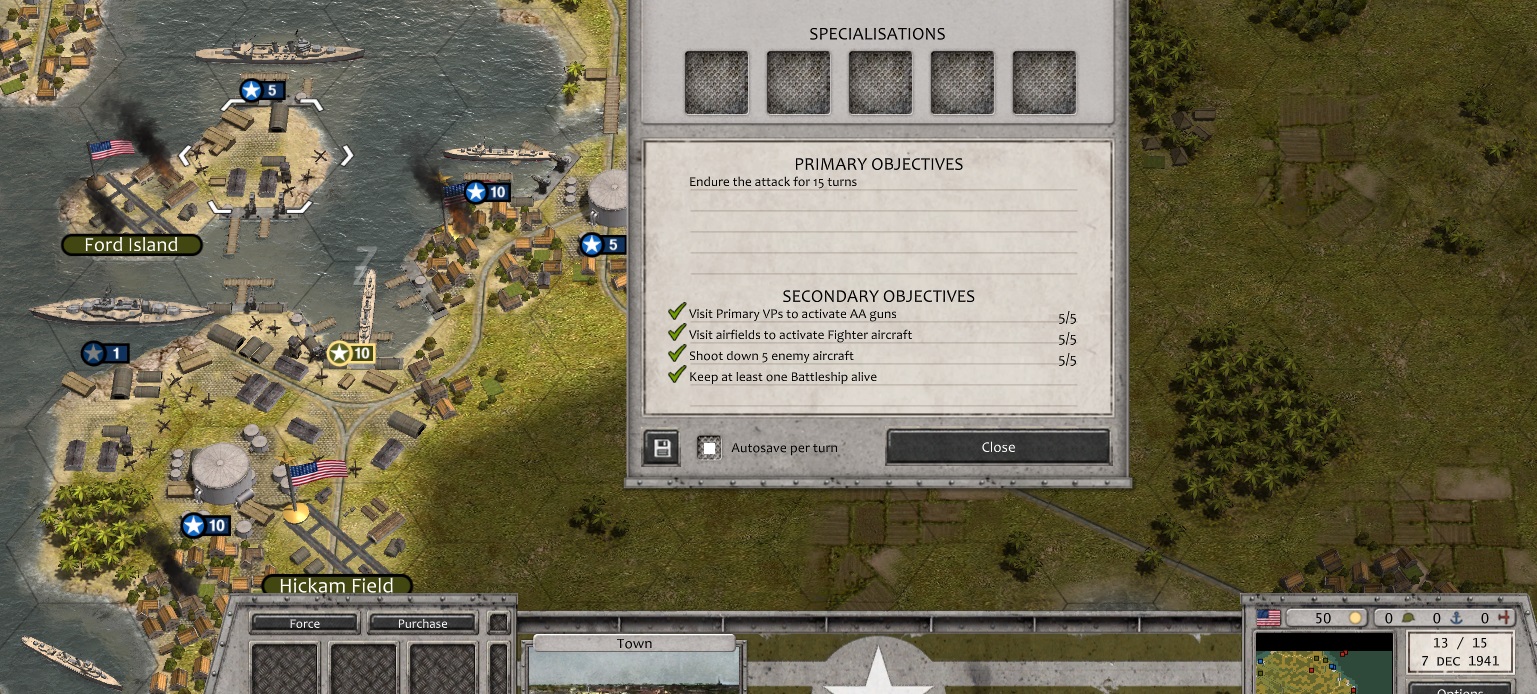Click the floppy disk save button
Viewport: 1537px width, 694px height.
tap(661, 448)
